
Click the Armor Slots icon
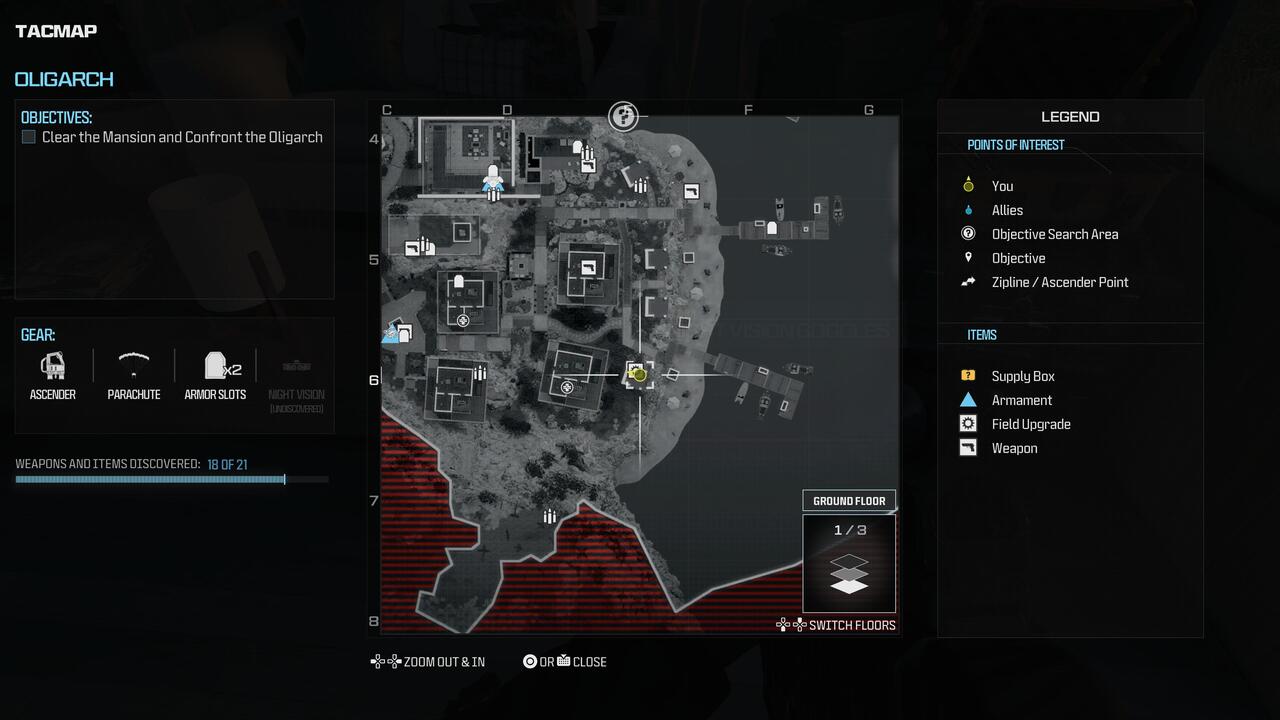coord(216,365)
